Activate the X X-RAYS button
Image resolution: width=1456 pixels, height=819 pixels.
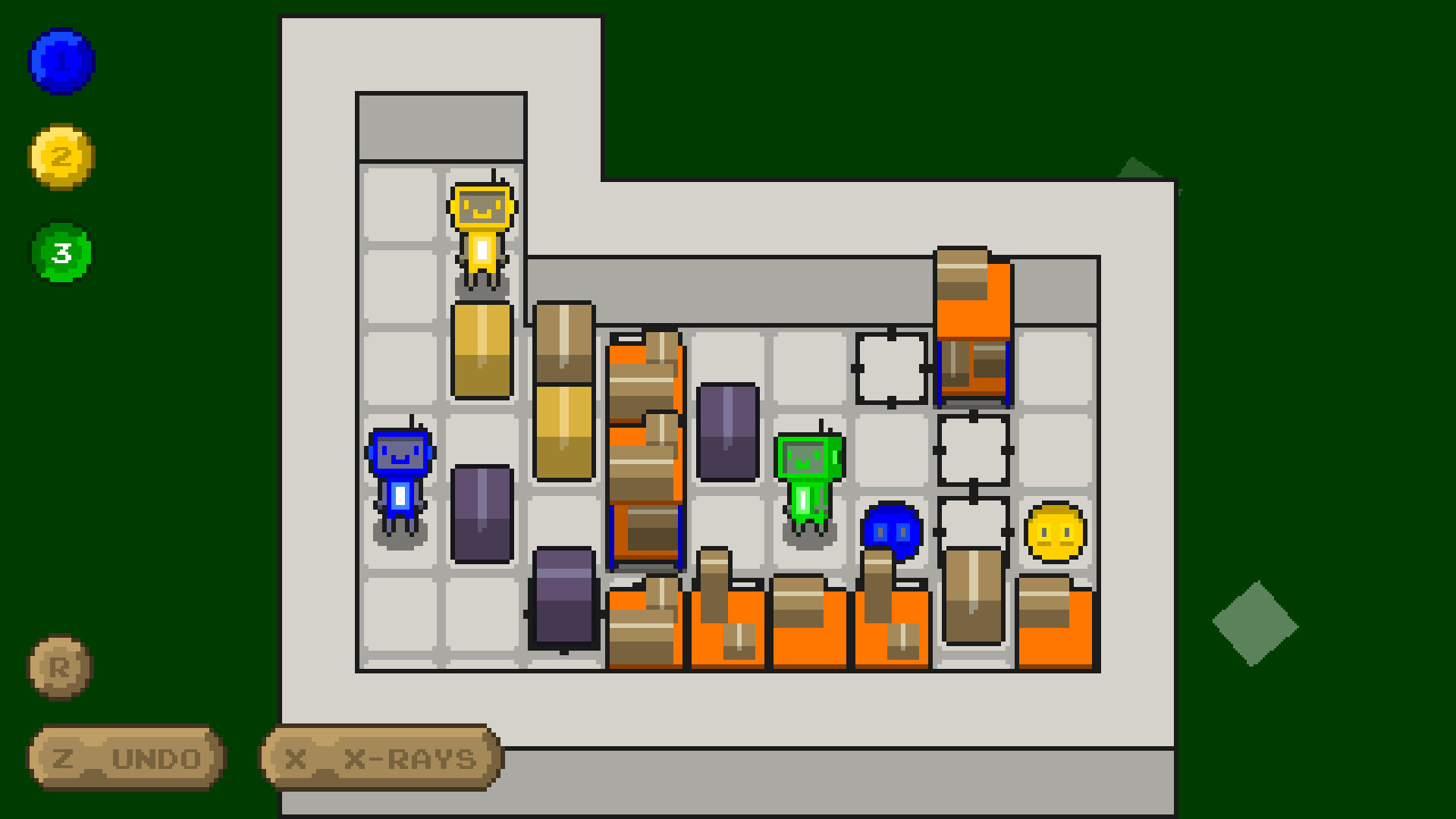(378, 757)
